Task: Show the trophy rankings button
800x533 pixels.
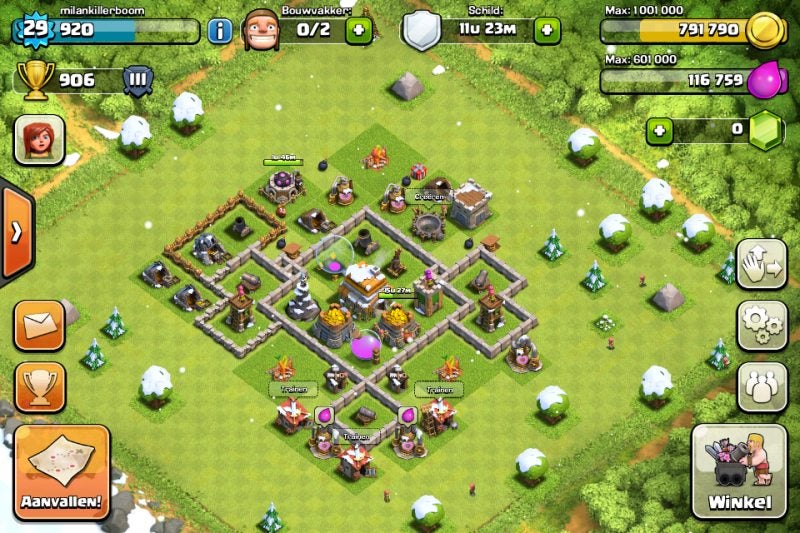Action: pyautogui.click(x=40, y=385)
